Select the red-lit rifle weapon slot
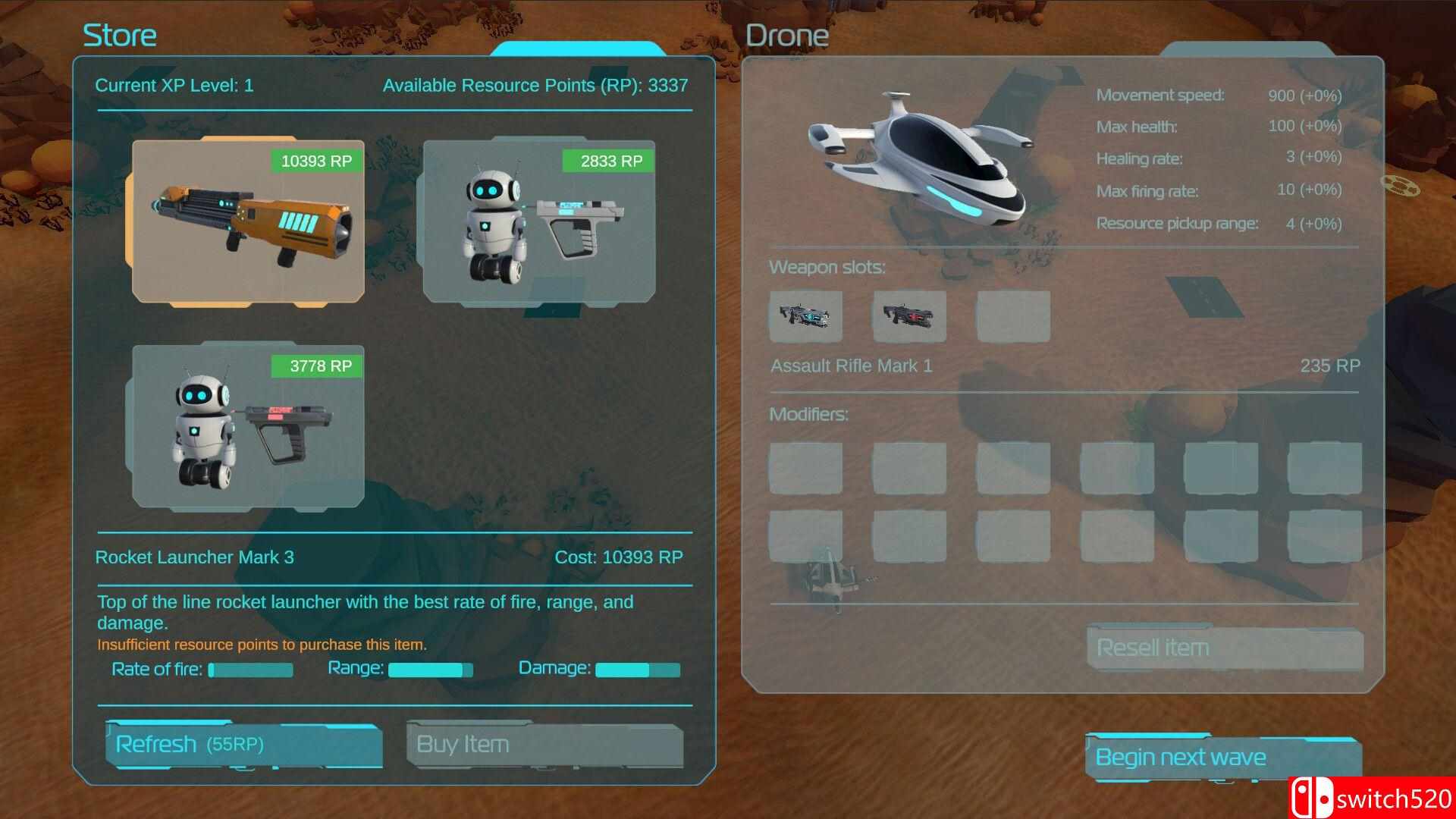This screenshot has height=819, width=1456. [909, 315]
